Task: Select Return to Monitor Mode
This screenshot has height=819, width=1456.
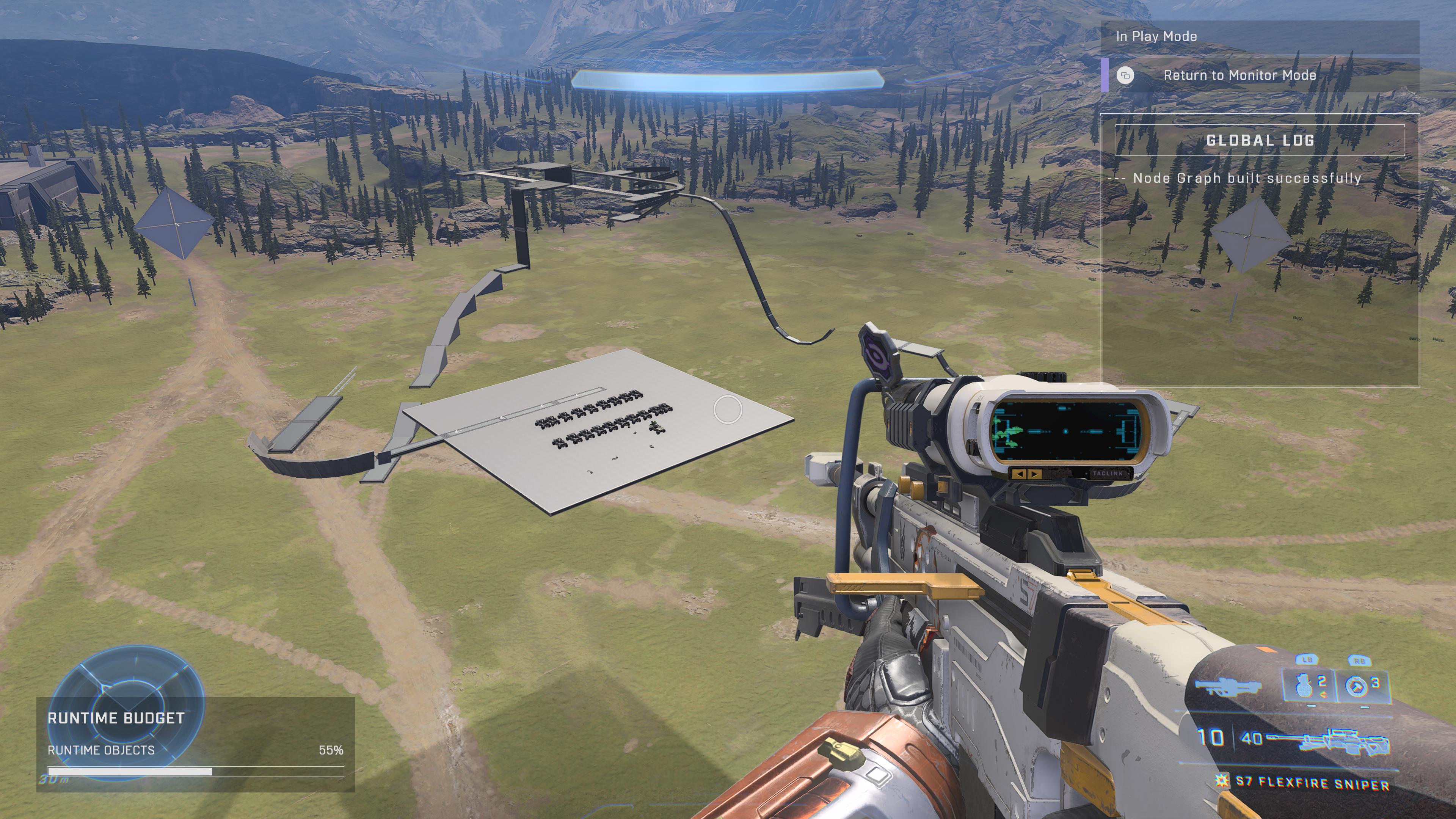Action: click(1239, 75)
